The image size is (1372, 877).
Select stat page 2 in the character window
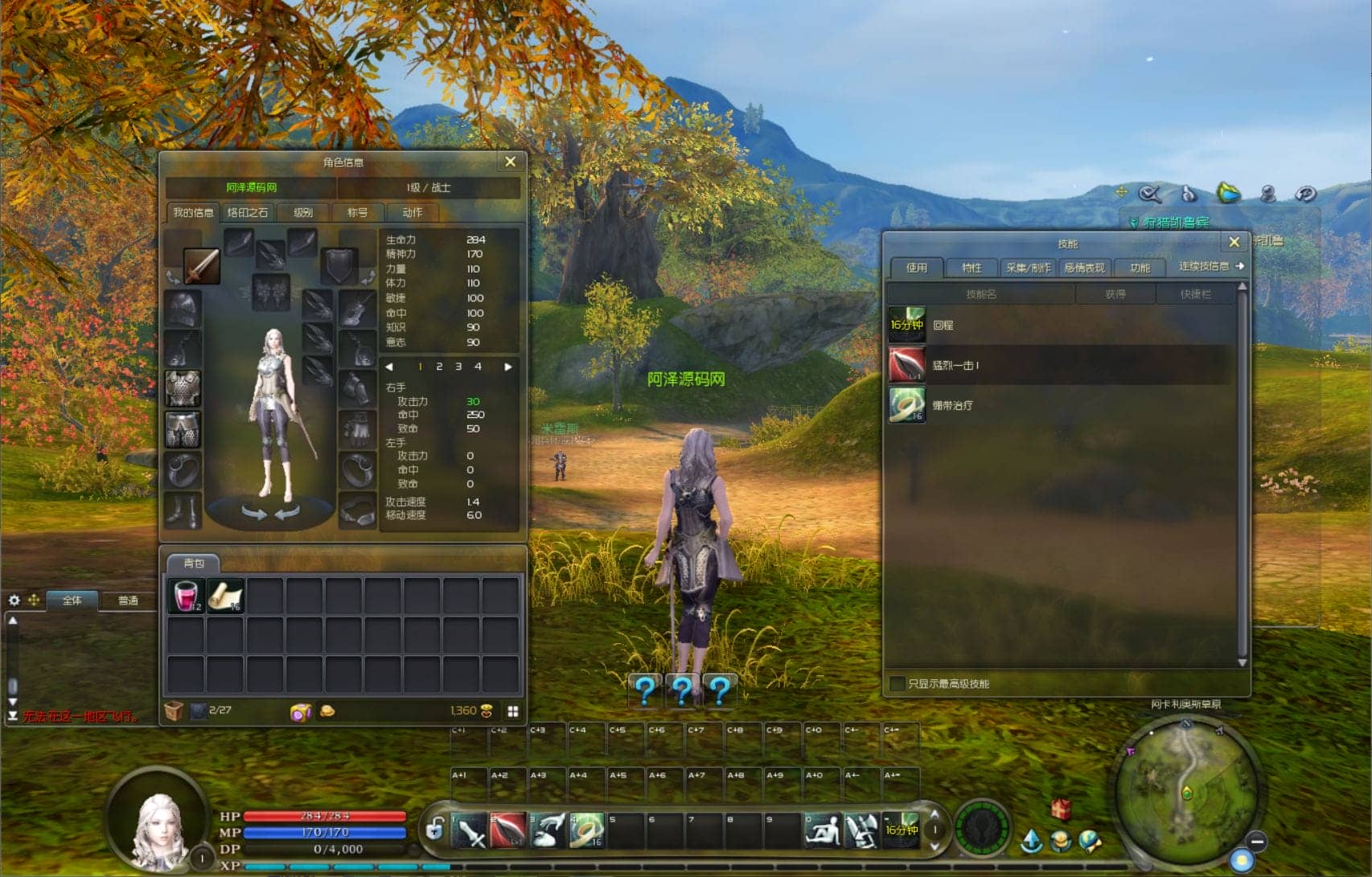439,367
